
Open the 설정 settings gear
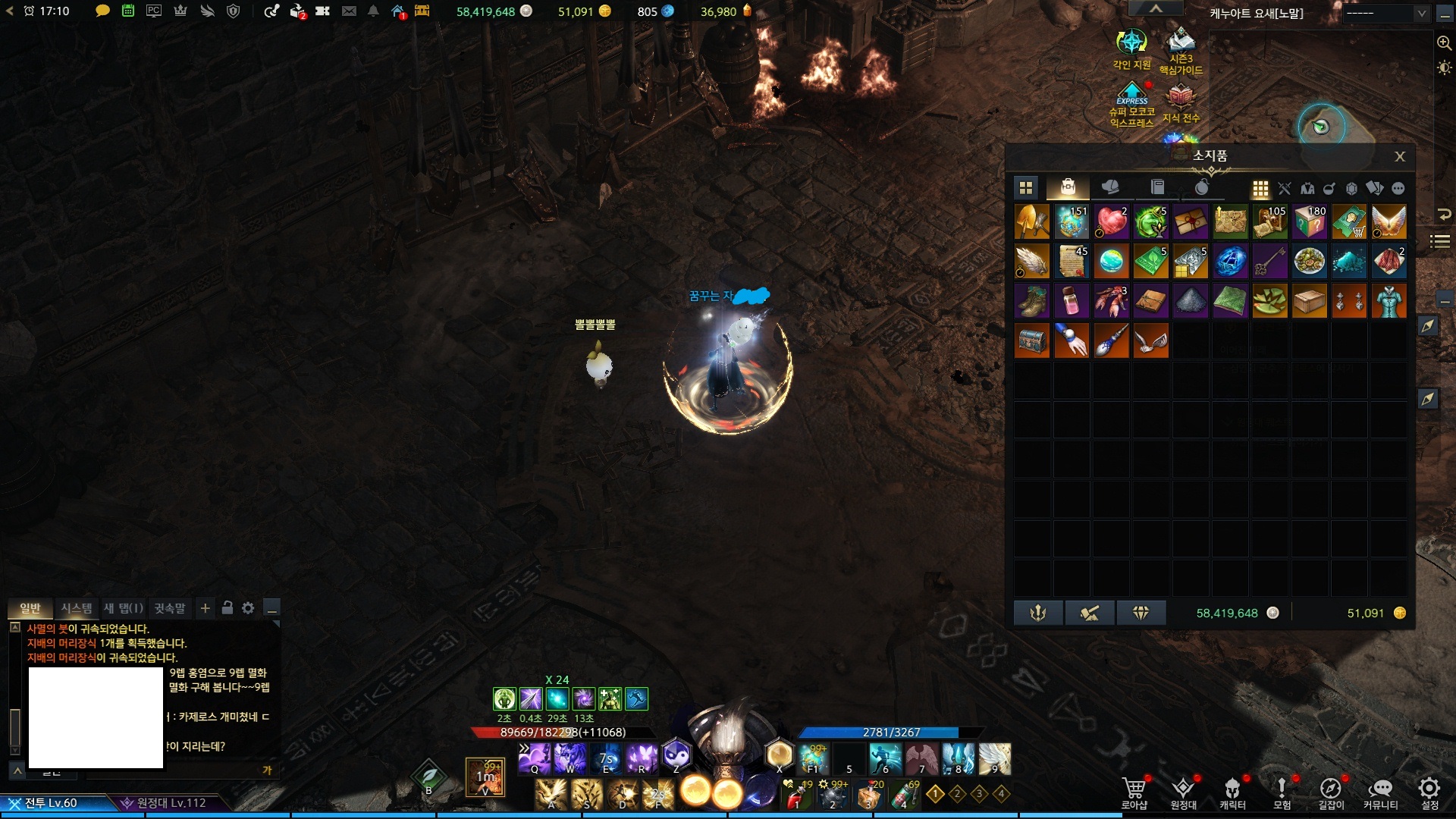[x=1429, y=792]
